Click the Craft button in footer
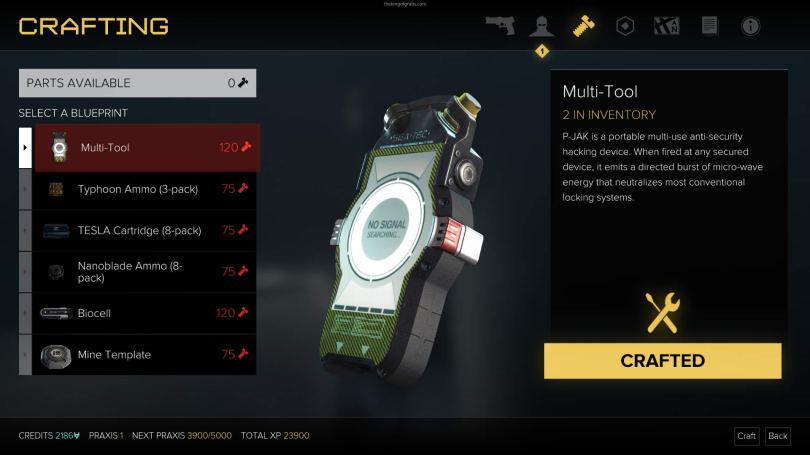The image size is (810, 455). (x=746, y=436)
